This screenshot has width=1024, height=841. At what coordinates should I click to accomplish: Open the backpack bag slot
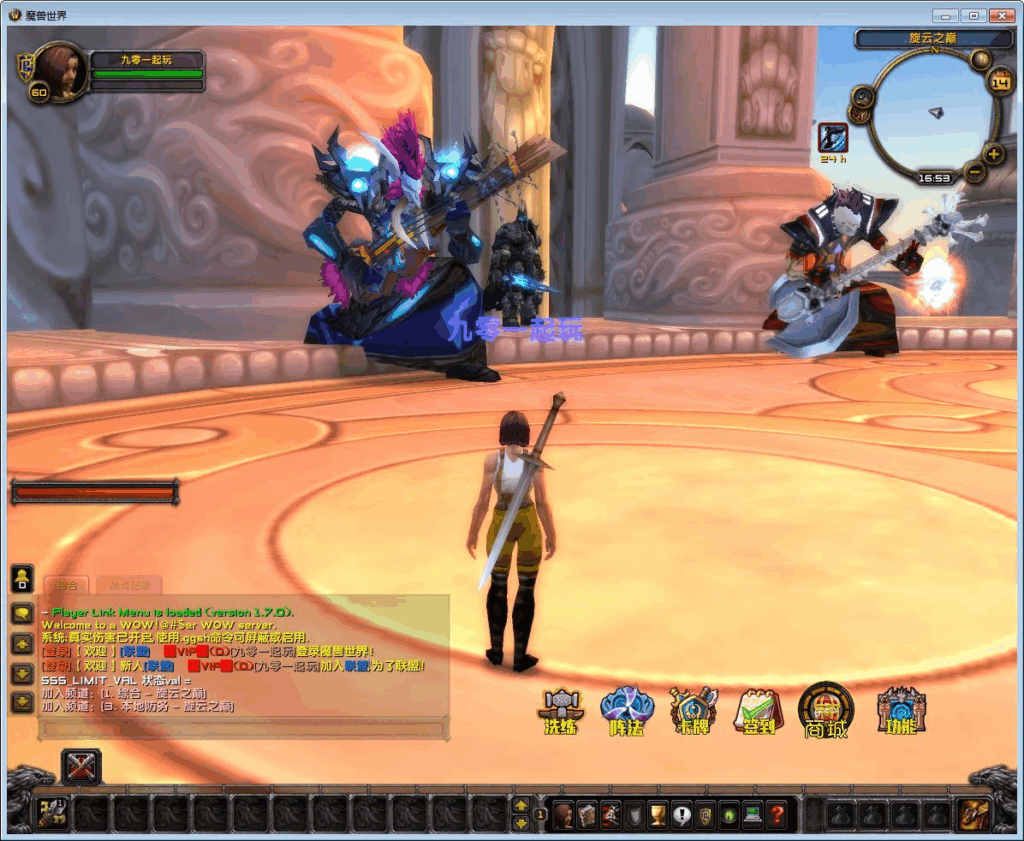pyautogui.click(x=969, y=814)
